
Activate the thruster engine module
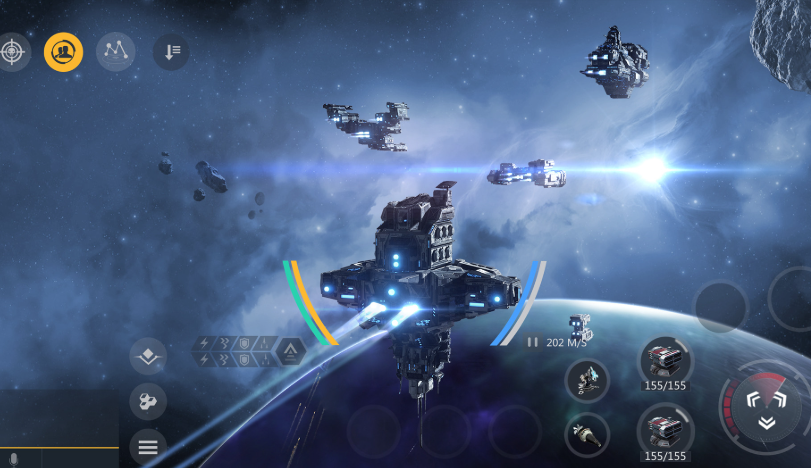tap(587, 435)
